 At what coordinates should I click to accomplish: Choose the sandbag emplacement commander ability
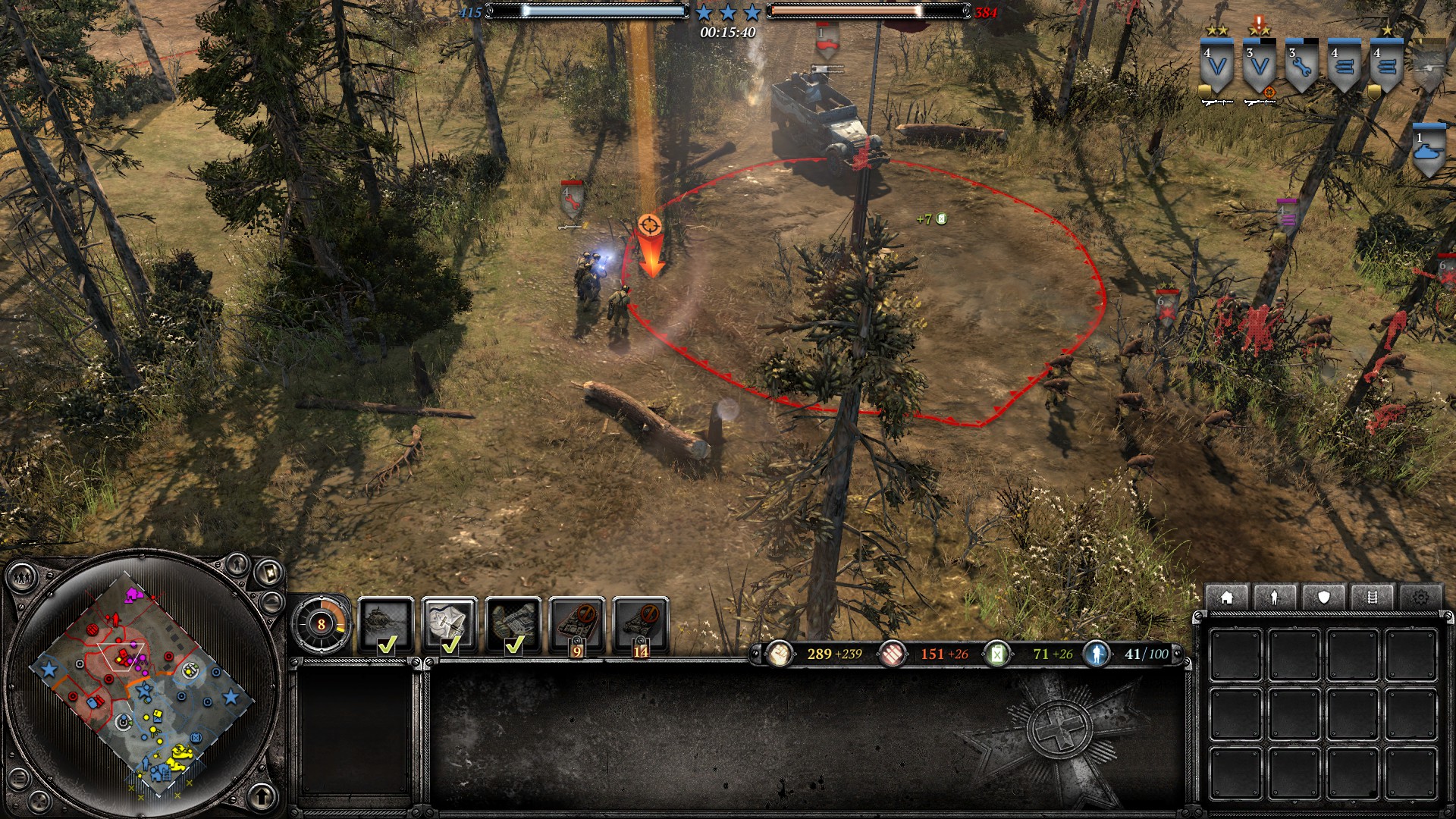click(513, 624)
